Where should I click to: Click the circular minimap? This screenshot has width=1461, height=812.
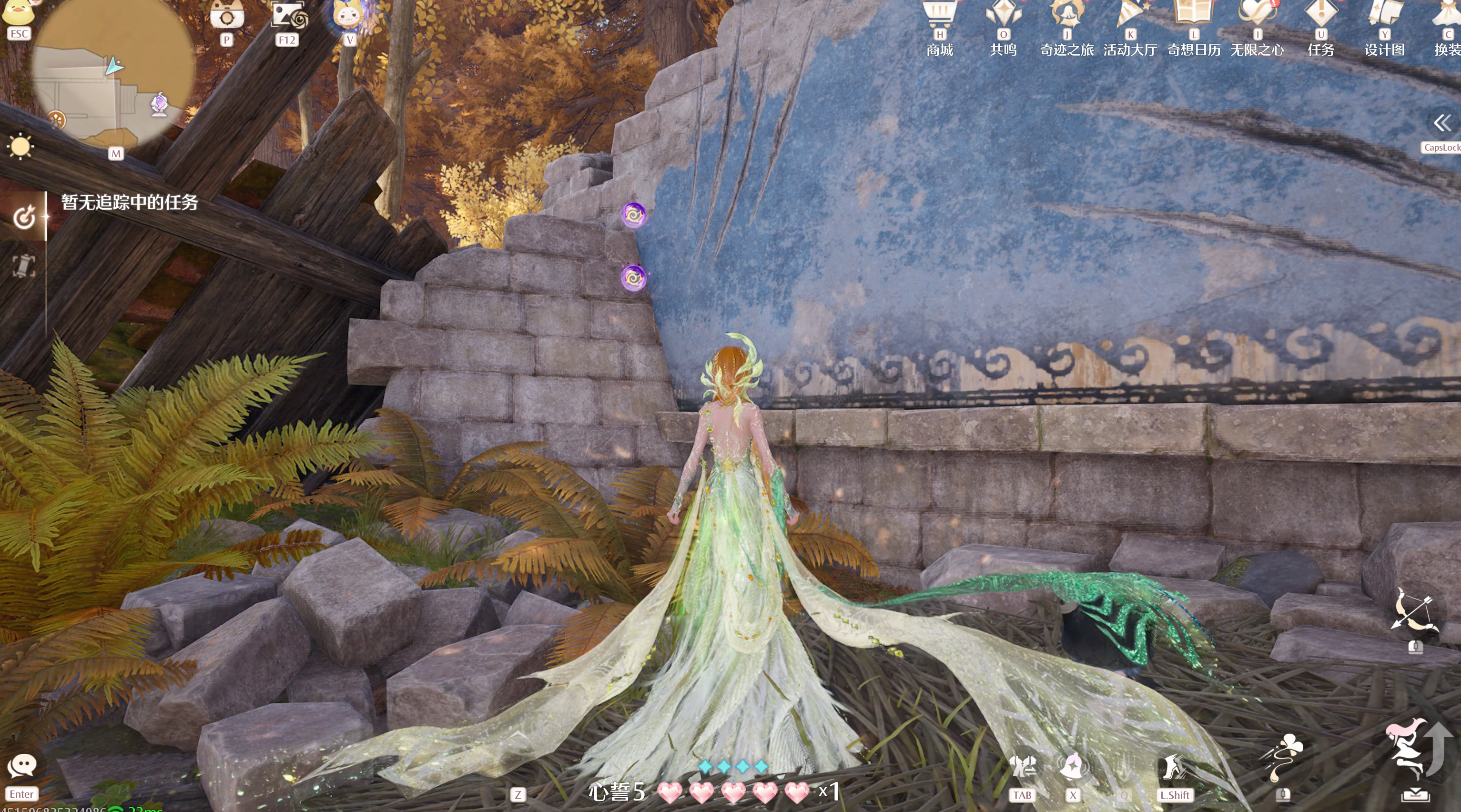113,74
